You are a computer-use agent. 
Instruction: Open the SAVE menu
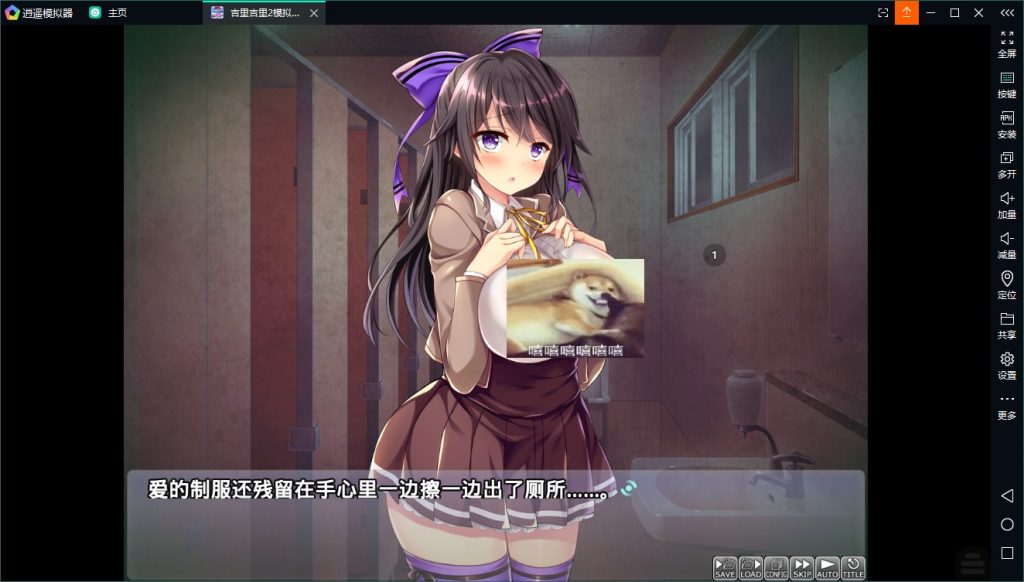725,568
